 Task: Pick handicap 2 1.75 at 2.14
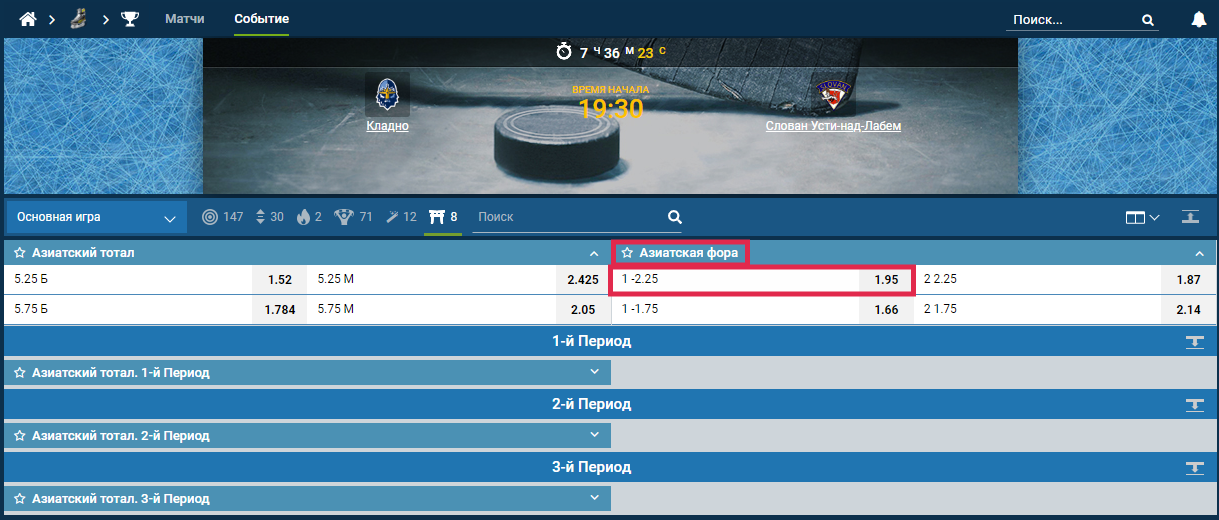1188,310
